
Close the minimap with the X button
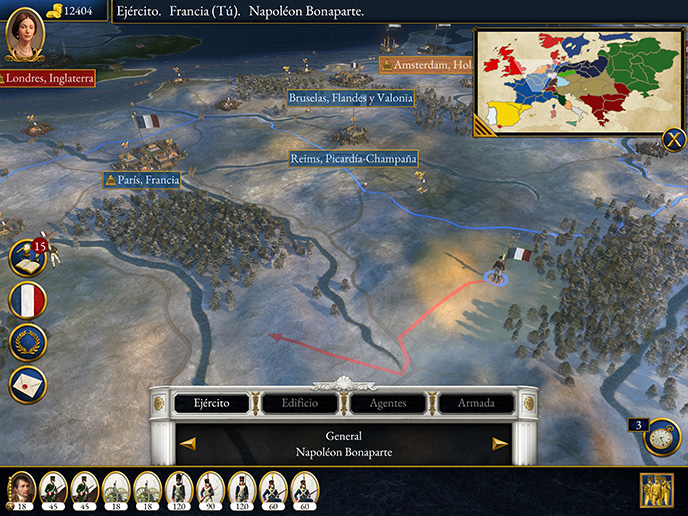point(674,140)
